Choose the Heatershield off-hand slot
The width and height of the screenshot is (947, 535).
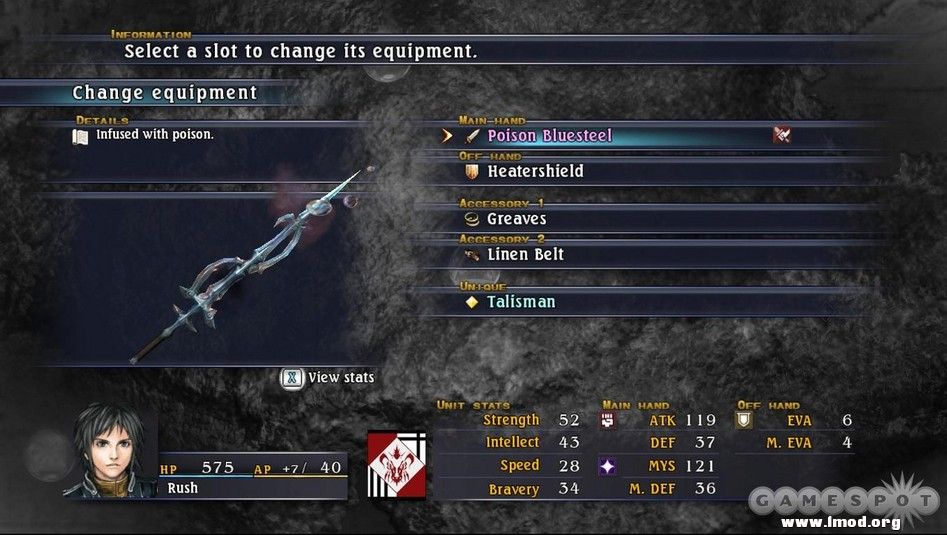[535, 171]
